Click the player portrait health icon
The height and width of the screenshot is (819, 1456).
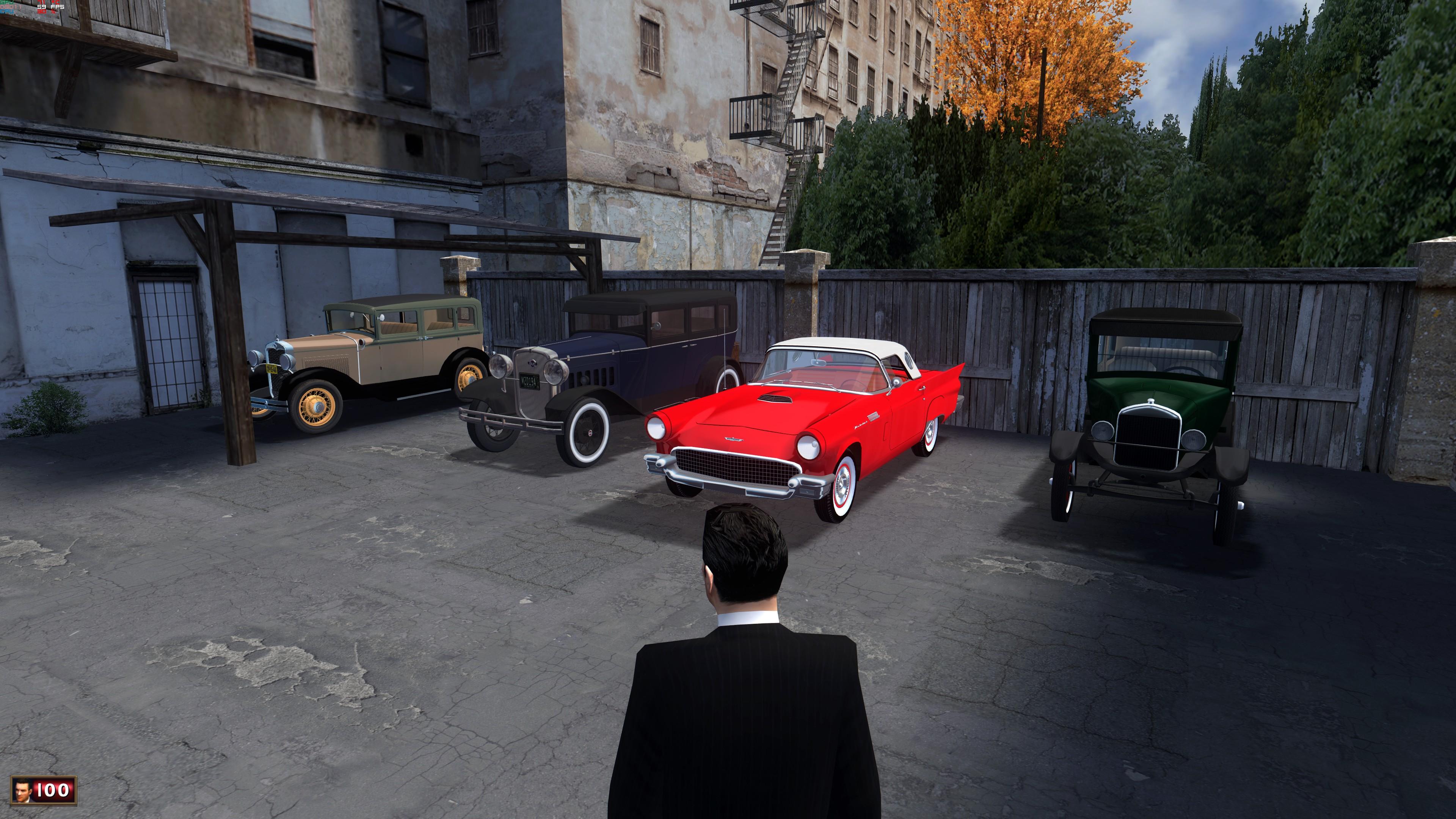pos(23,790)
